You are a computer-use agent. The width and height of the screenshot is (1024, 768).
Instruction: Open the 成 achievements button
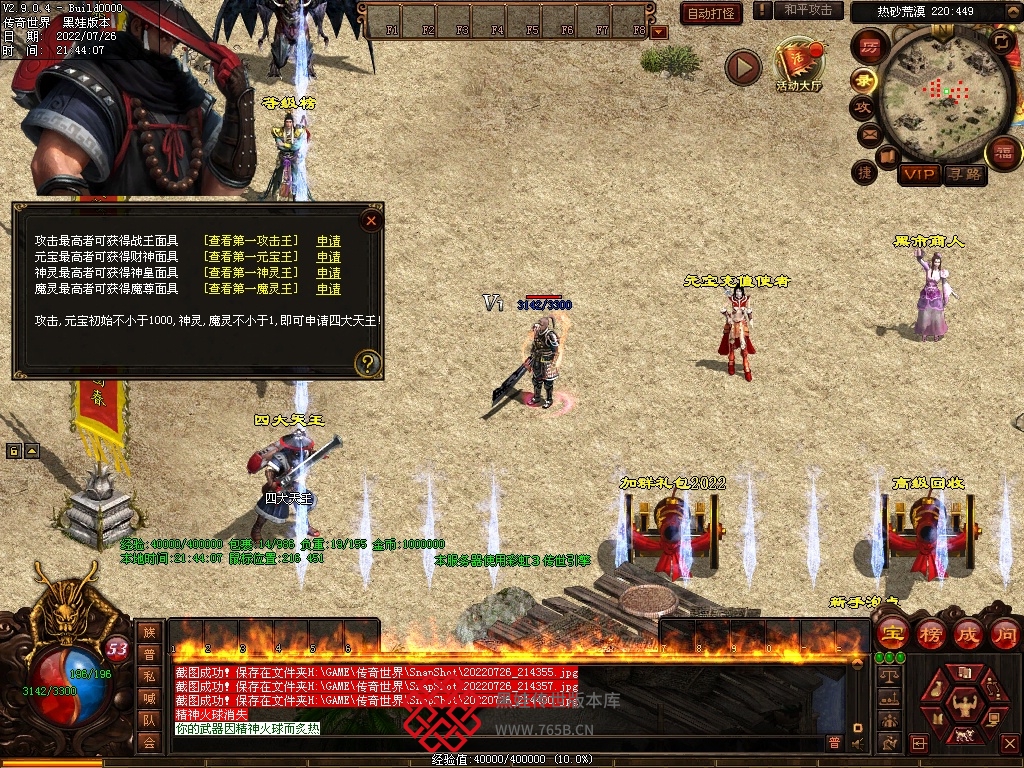967,632
